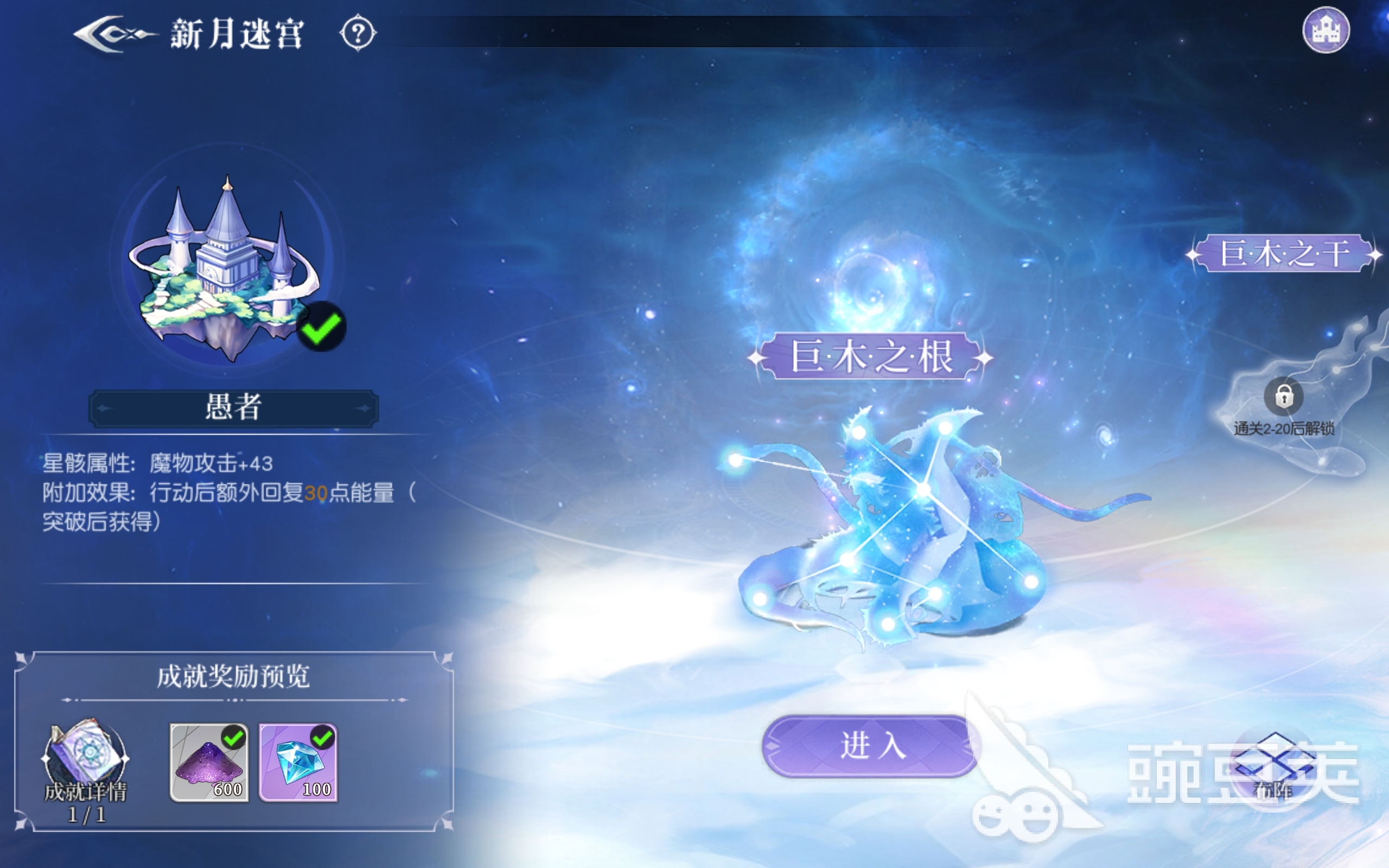Screen dimensions: 1389x868
Task: Select the 巨木之根 stage label
Action: pyautogui.click(x=871, y=357)
